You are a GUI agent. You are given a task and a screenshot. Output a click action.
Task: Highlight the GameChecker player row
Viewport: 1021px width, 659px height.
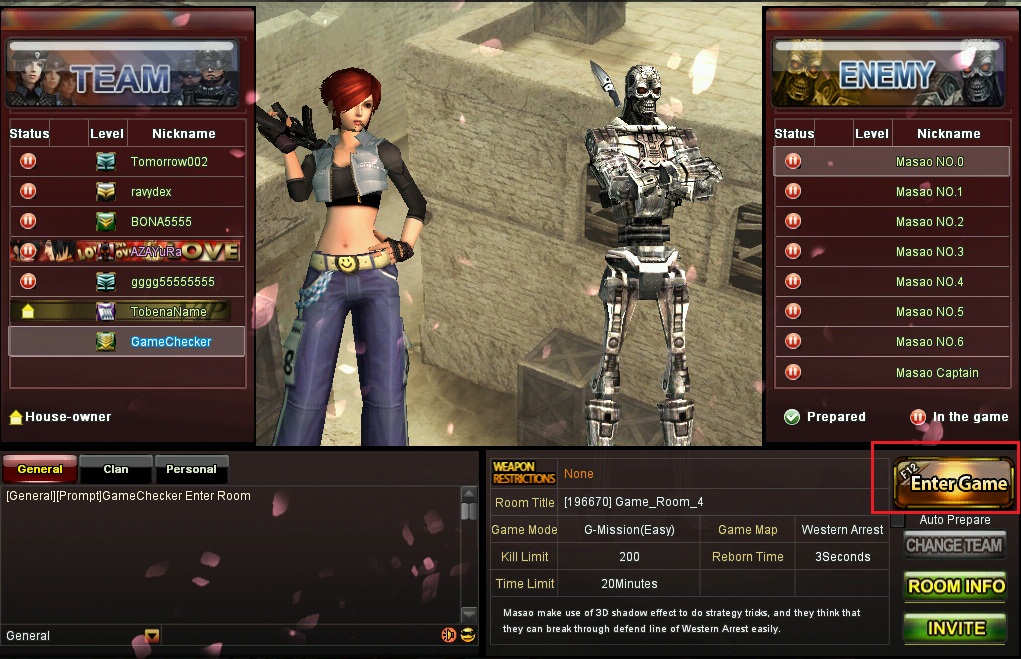[170, 342]
